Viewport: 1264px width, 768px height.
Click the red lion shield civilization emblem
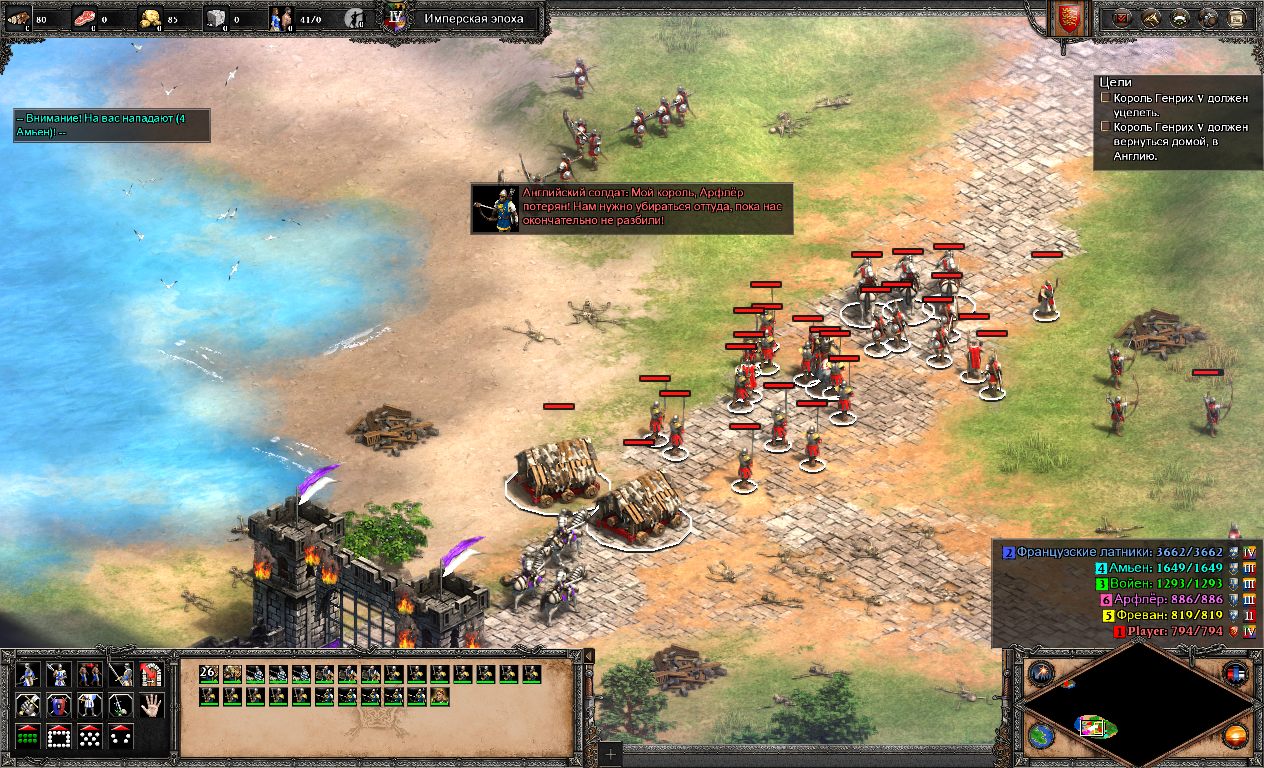tap(1069, 20)
